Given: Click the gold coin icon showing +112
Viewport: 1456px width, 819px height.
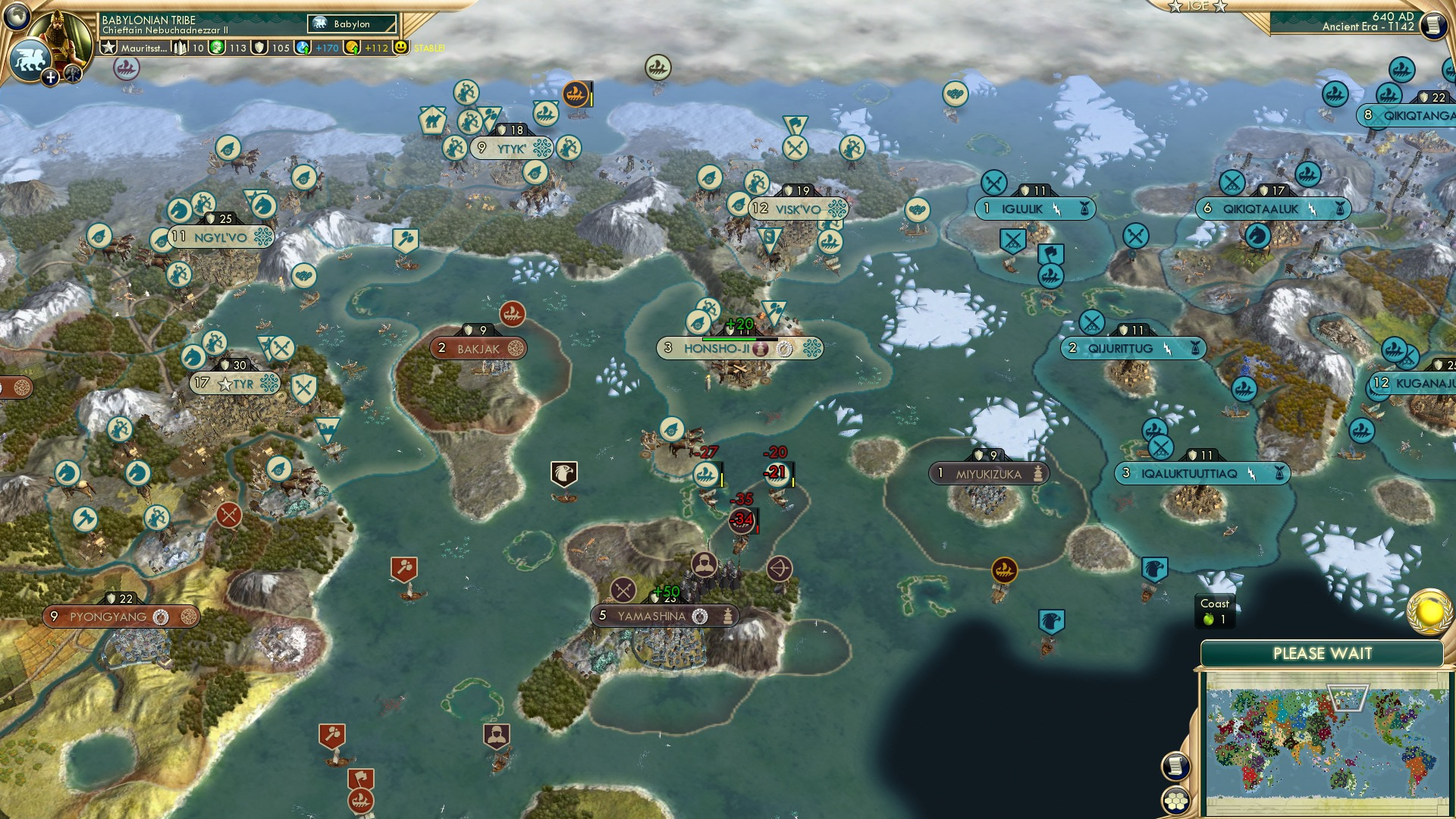Looking at the screenshot, I should [351, 48].
